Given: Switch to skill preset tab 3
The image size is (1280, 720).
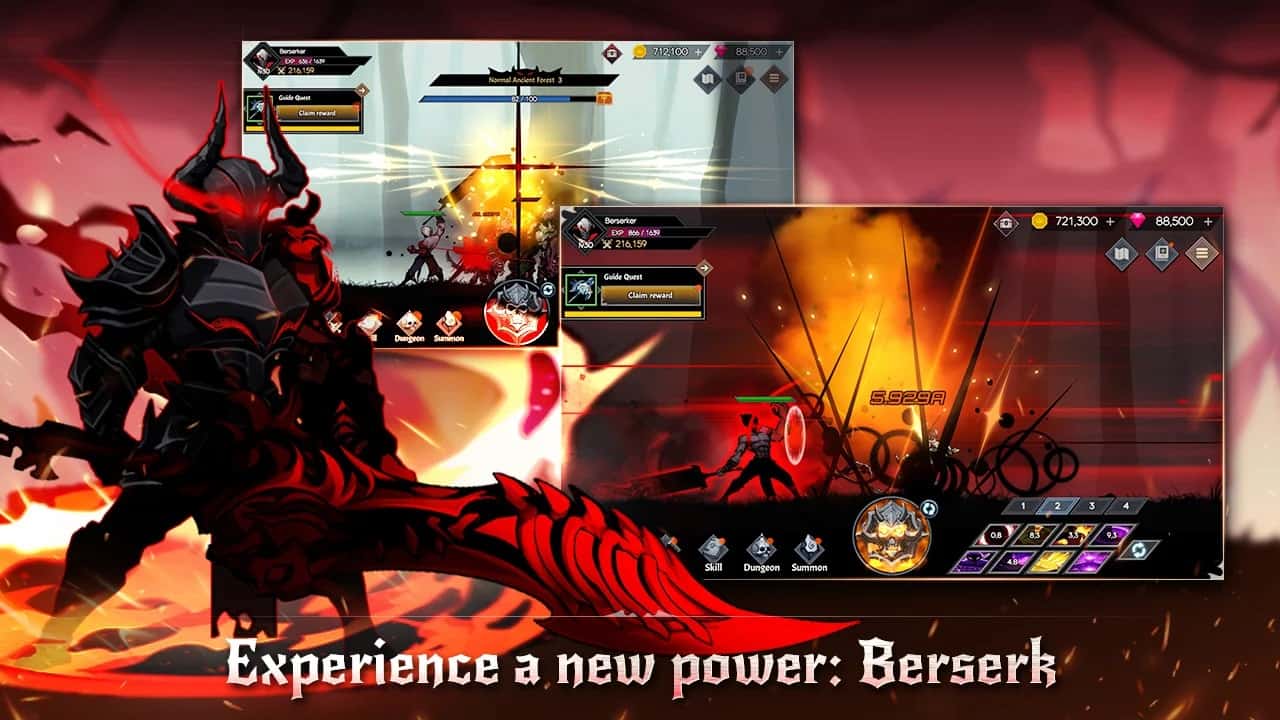Looking at the screenshot, I should pyautogui.click(x=1093, y=505).
